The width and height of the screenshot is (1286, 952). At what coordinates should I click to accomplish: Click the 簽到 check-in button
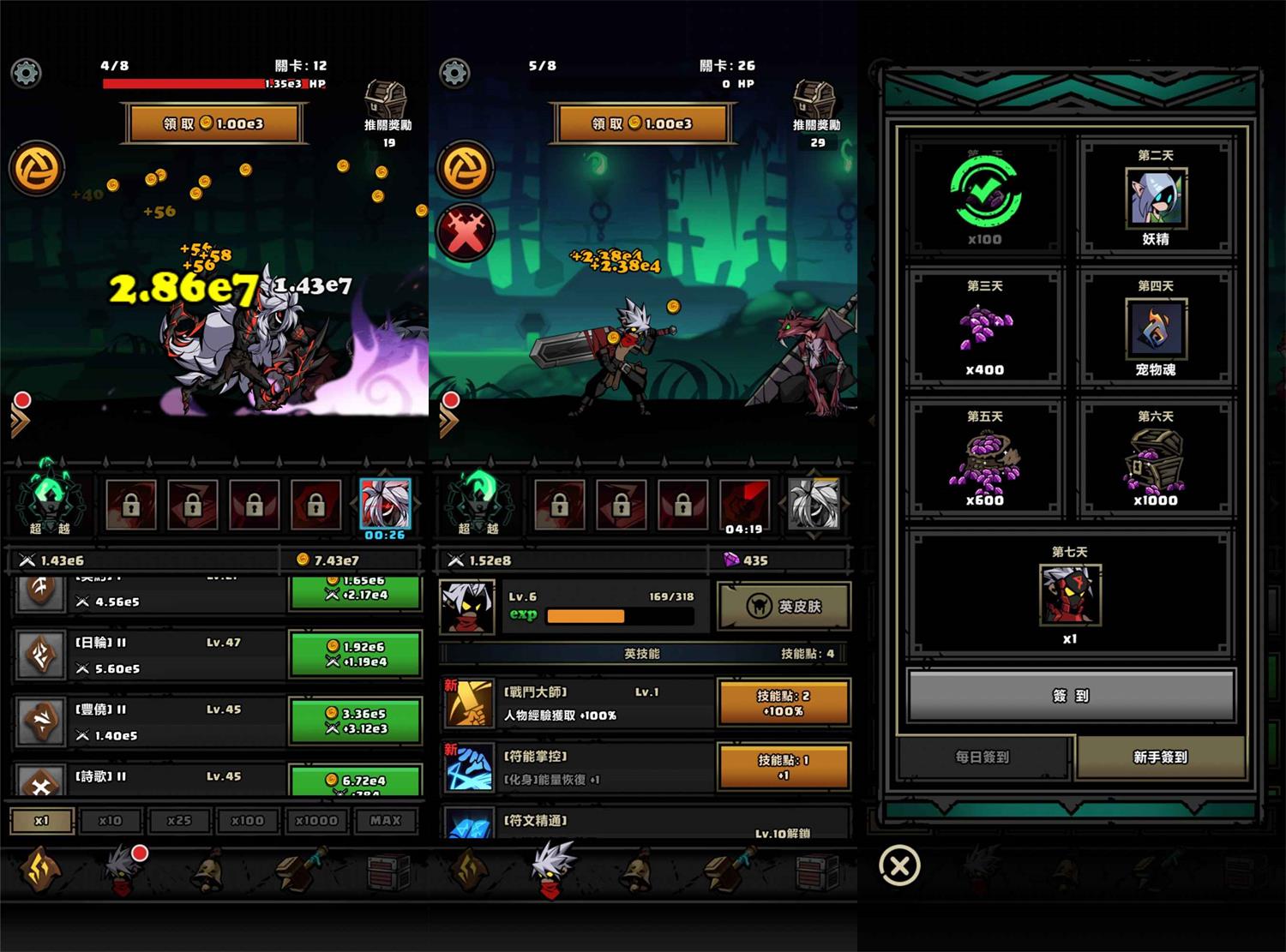click(x=1071, y=696)
